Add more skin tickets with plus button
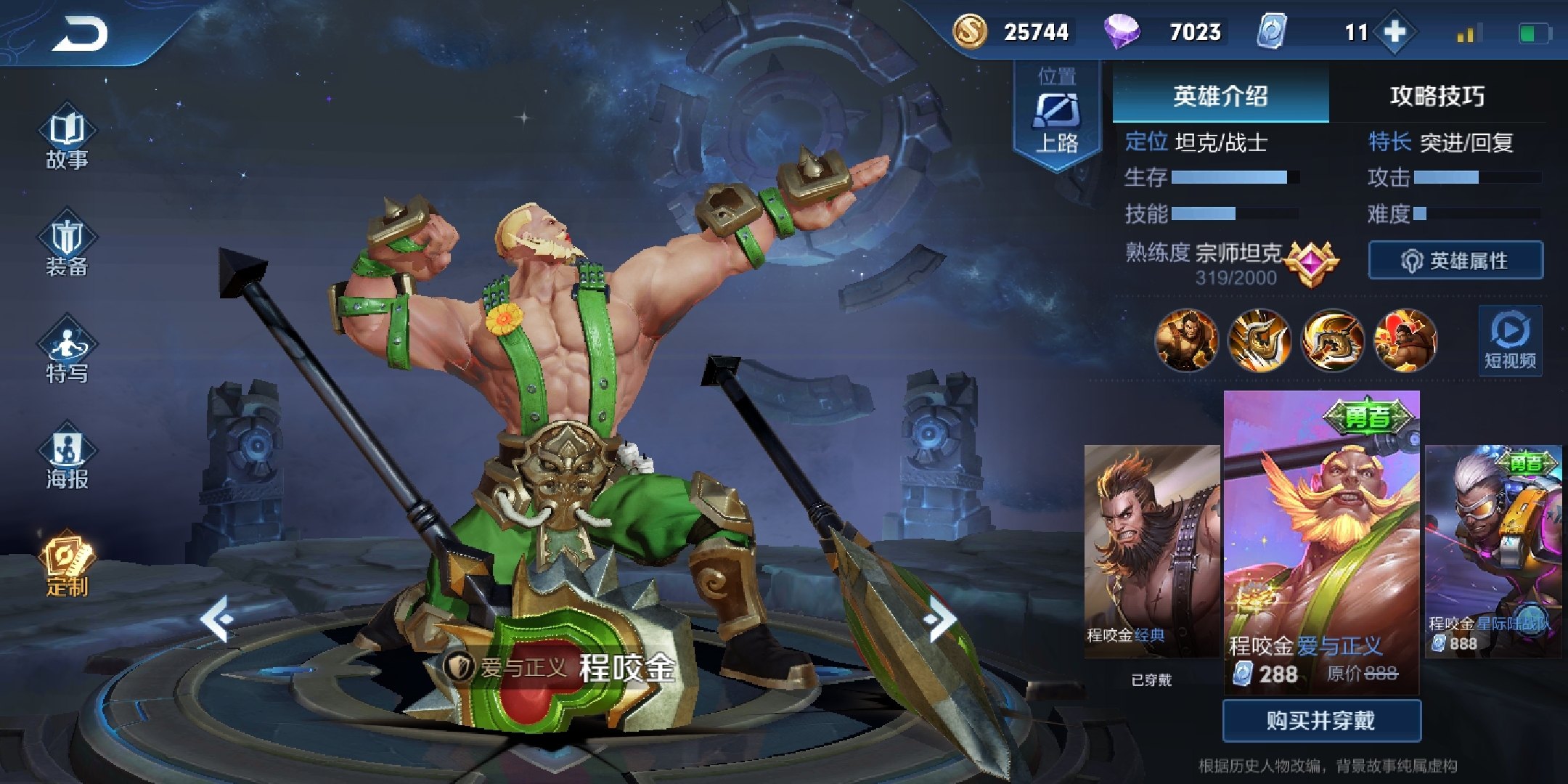Image resolution: width=1568 pixels, height=784 pixels. coord(1395,32)
